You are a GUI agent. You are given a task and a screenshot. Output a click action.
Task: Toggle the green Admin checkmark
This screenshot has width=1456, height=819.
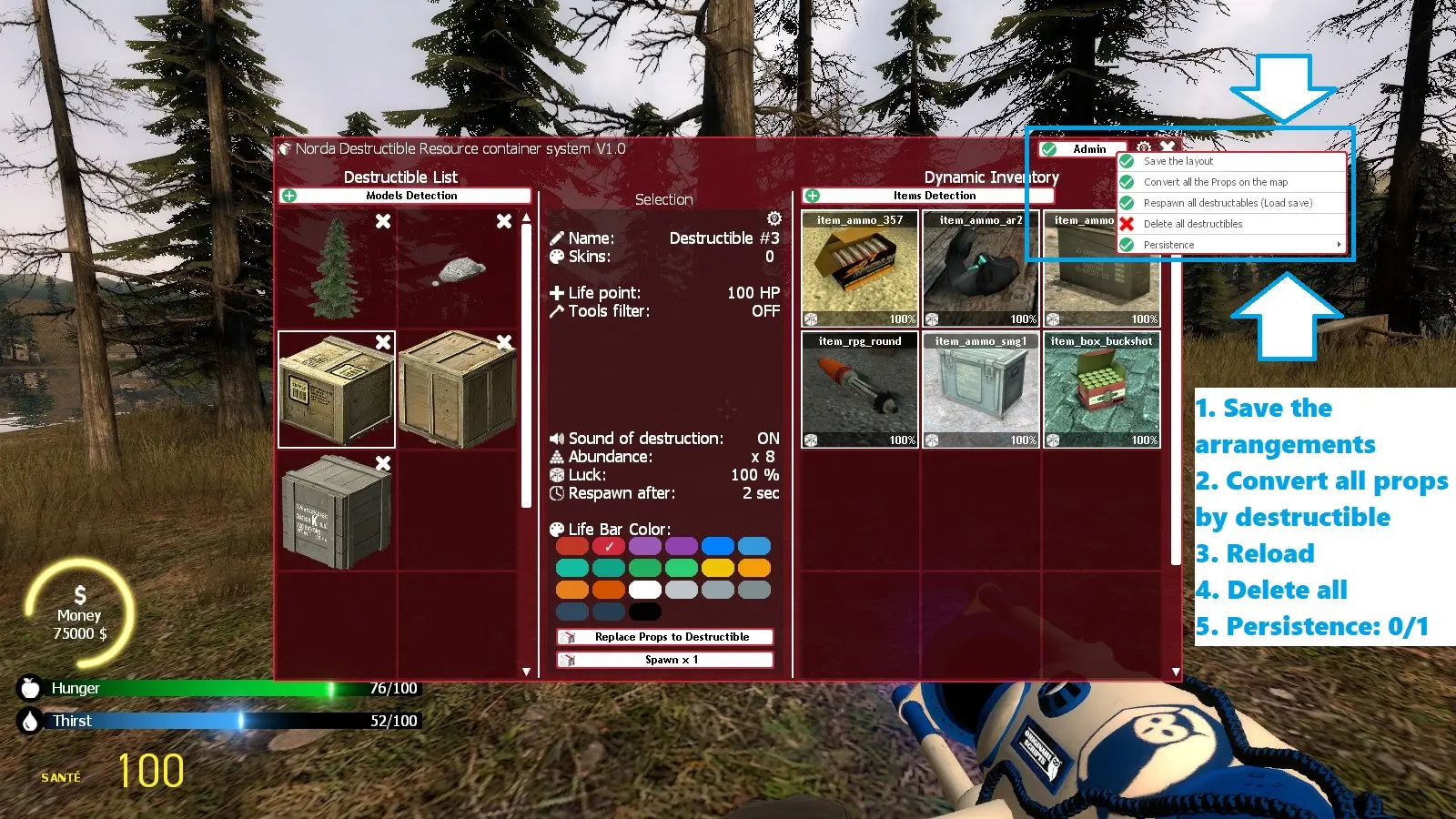1051,148
